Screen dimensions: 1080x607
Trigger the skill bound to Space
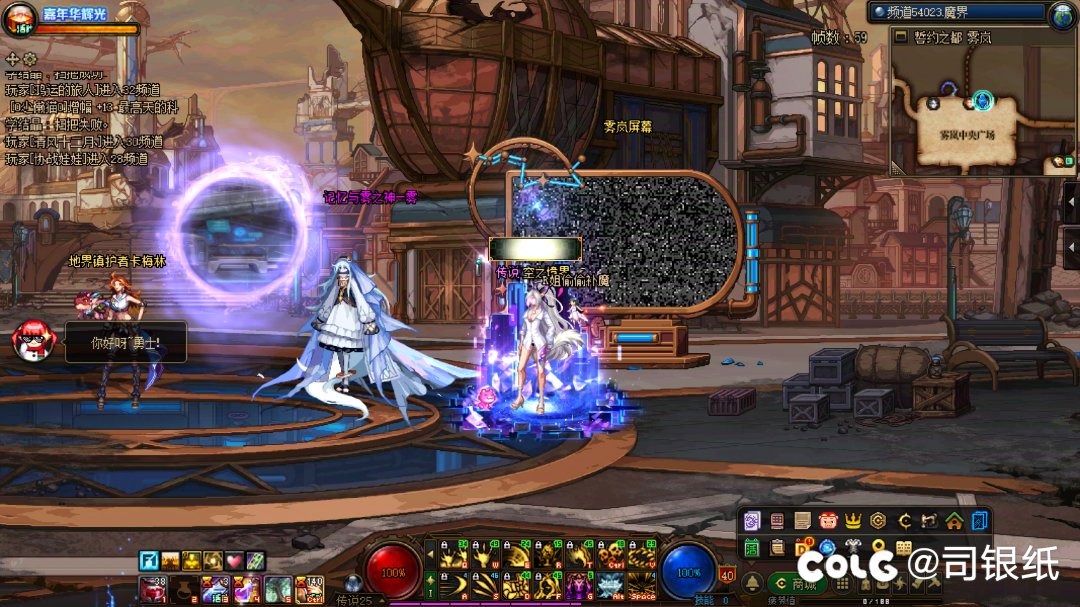[639, 585]
